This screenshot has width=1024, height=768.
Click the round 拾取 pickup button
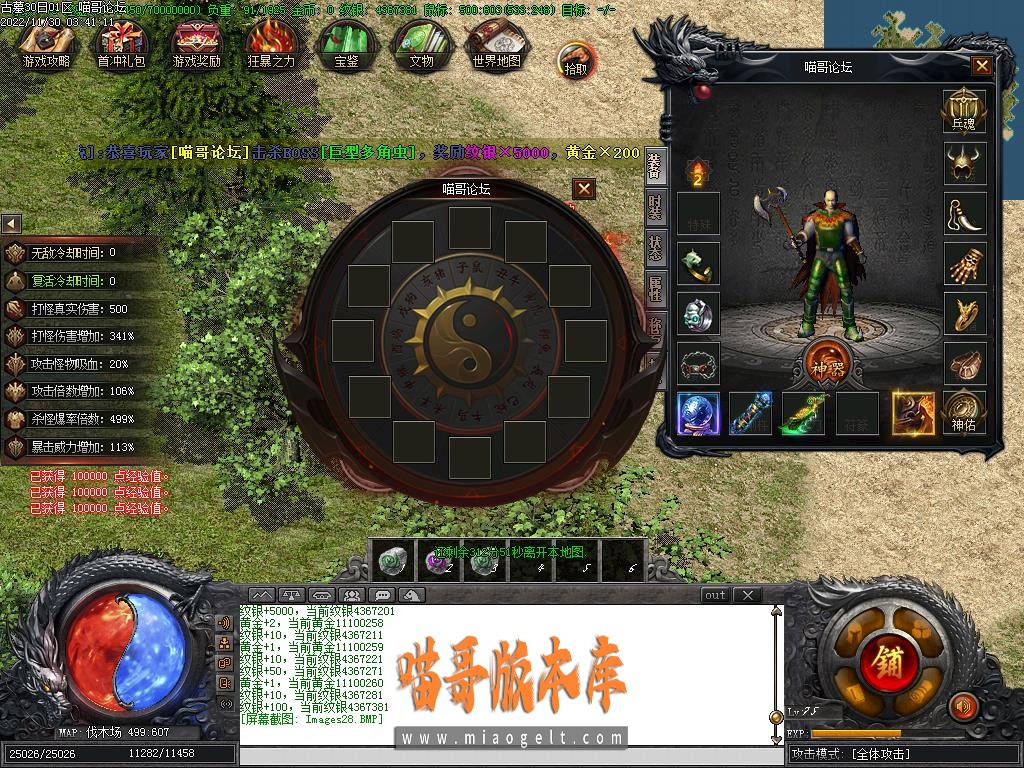tap(576, 60)
